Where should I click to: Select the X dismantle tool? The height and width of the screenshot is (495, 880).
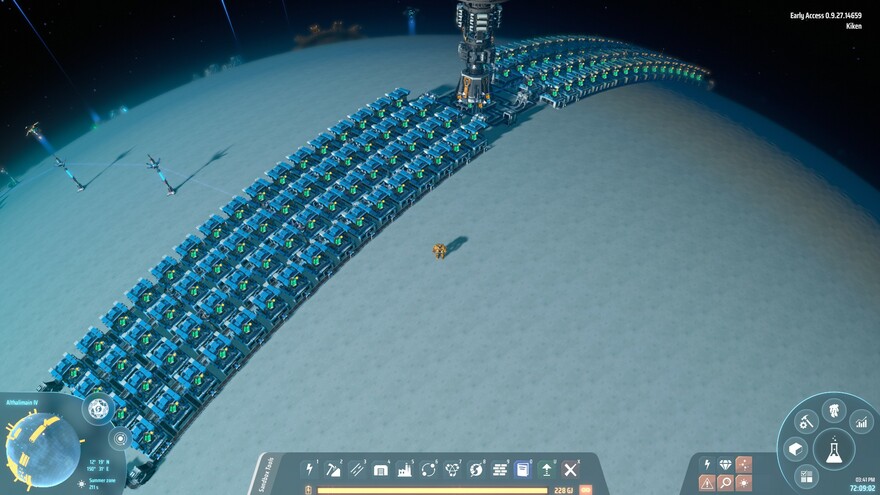tap(570, 469)
